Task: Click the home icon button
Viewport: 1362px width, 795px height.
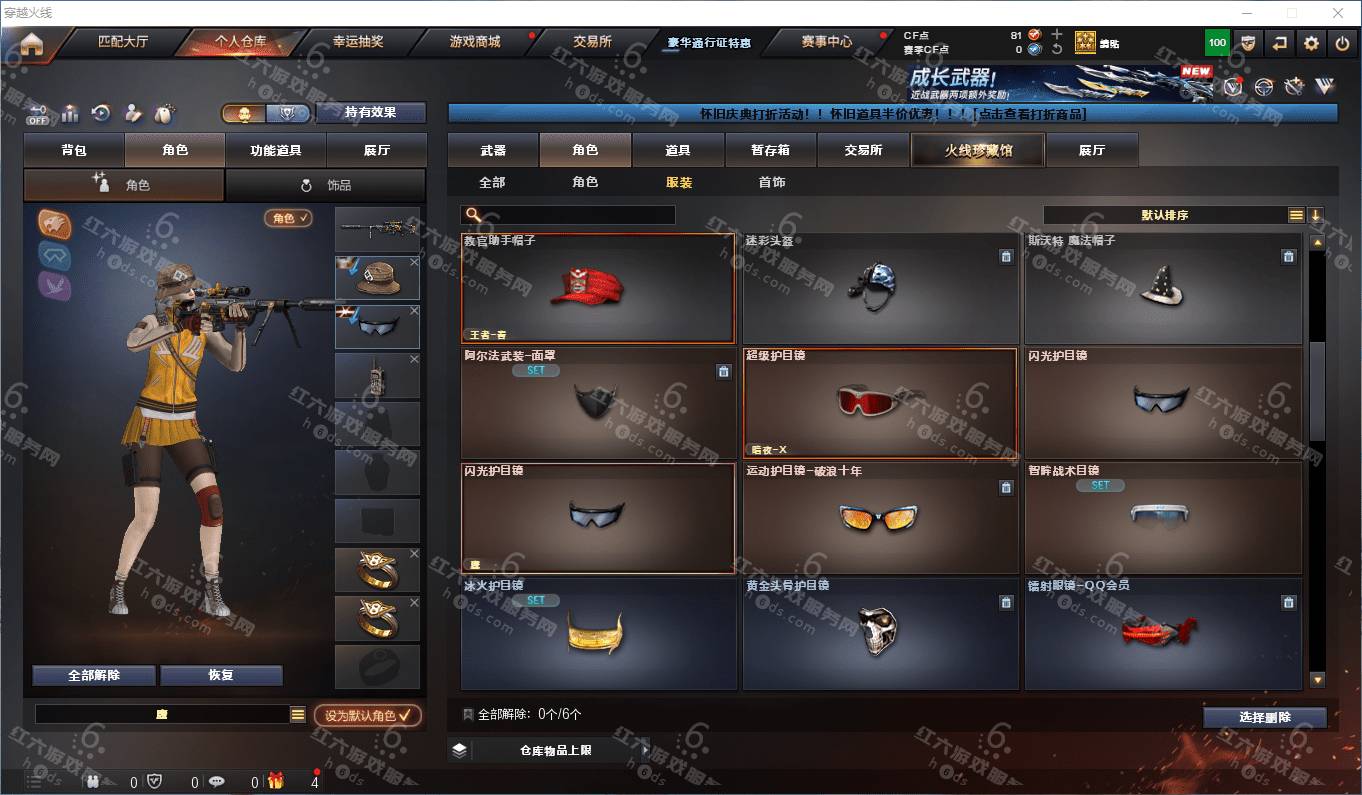Action: pos(32,44)
